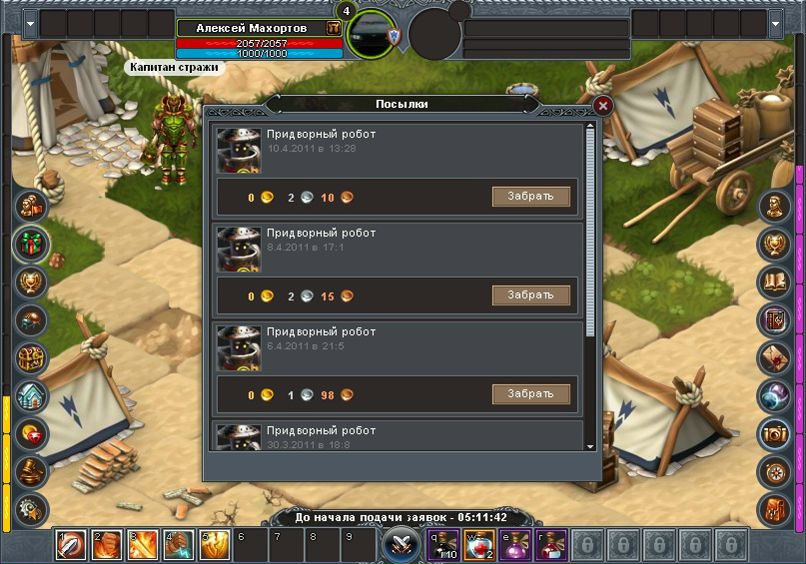Open the gear and speaker settings icon

[x=31, y=508]
